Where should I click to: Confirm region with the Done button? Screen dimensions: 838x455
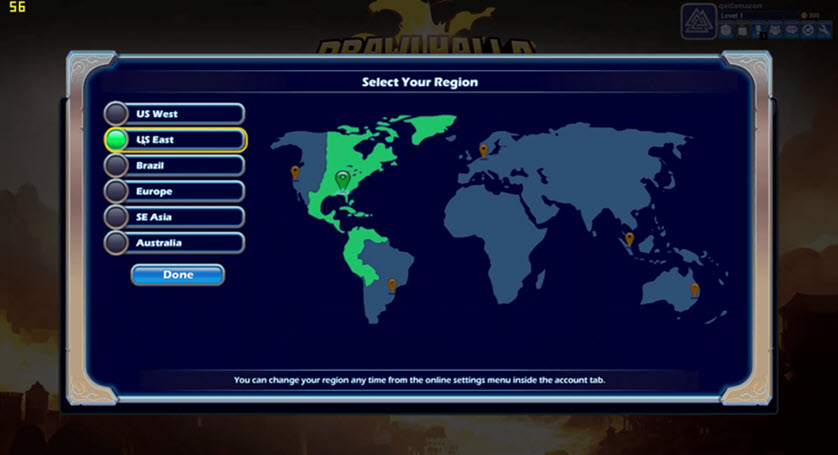point(178,275)
